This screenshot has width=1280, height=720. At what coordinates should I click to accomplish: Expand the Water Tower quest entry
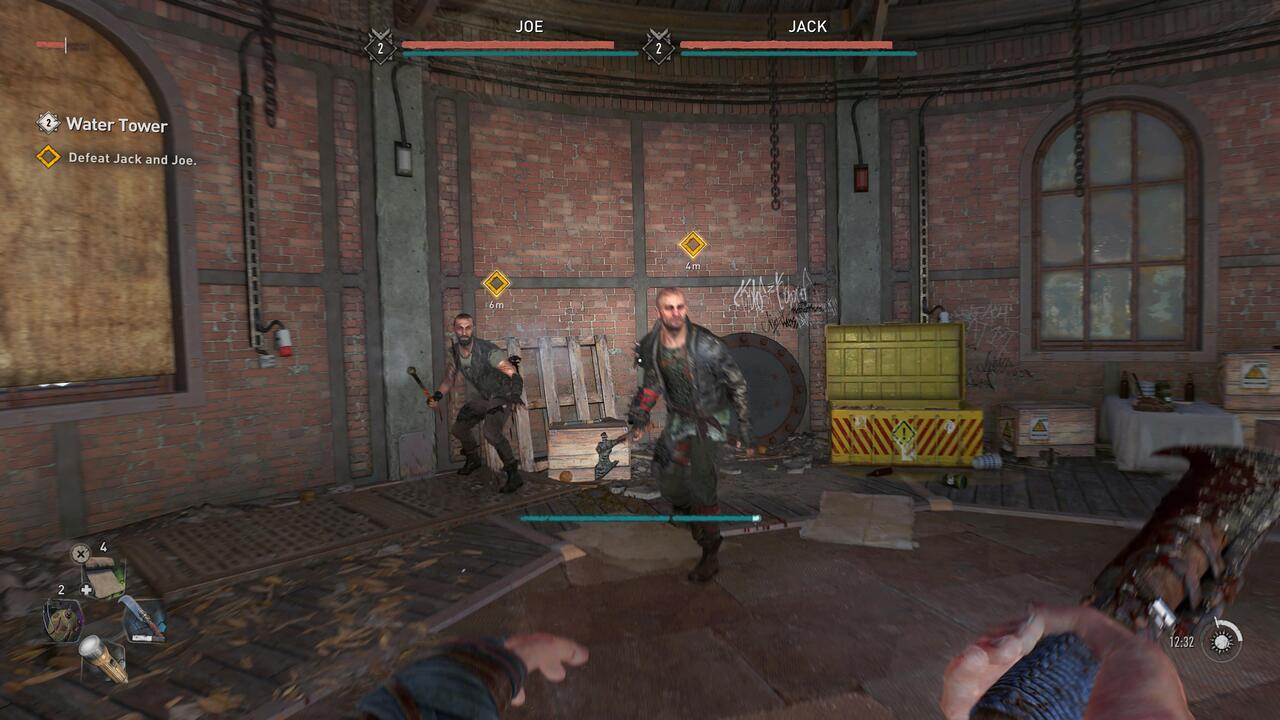click(115, 126)
